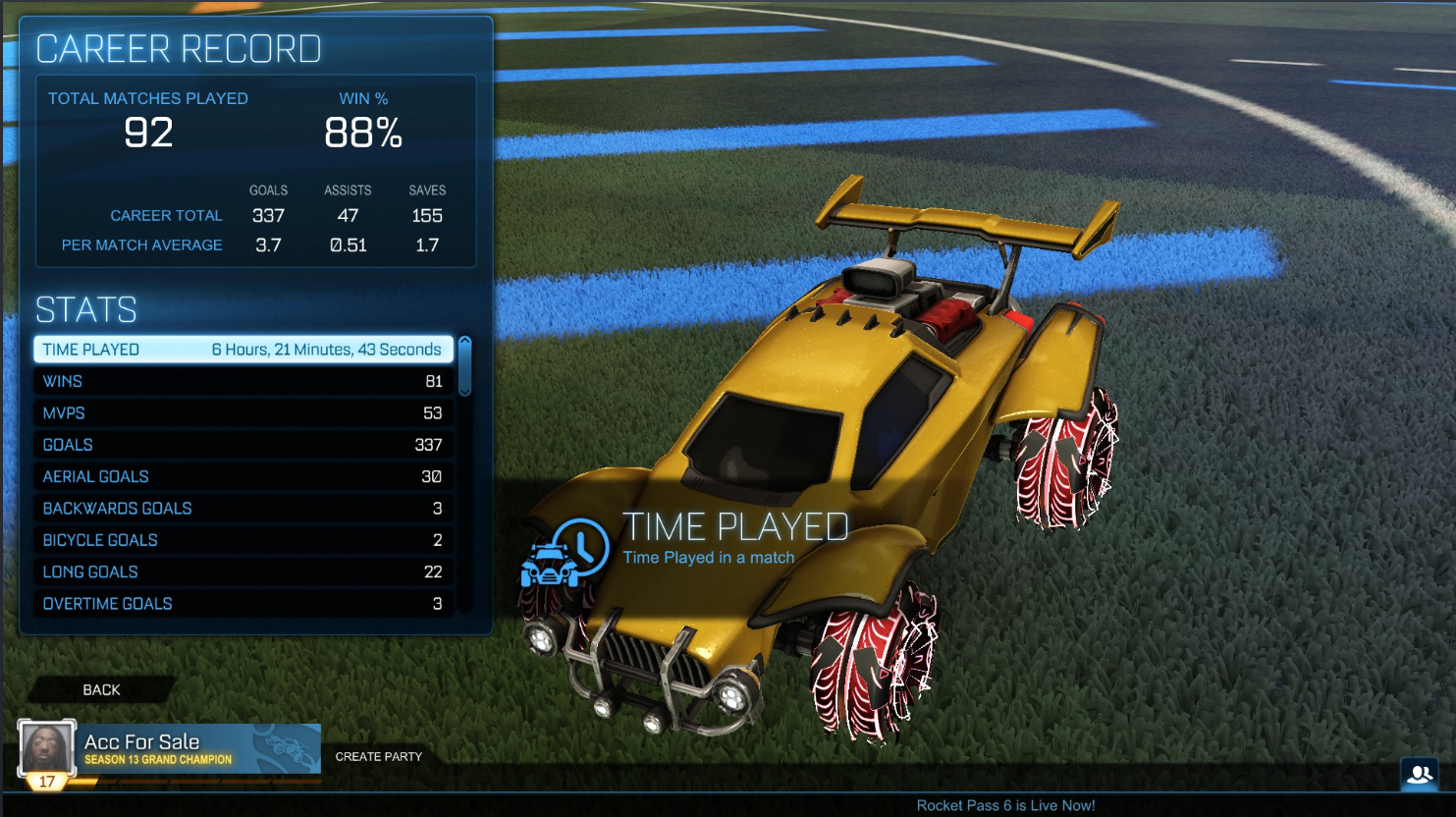
Task: Choose the Long Goals stat row
Action: [x=243, y=572]
